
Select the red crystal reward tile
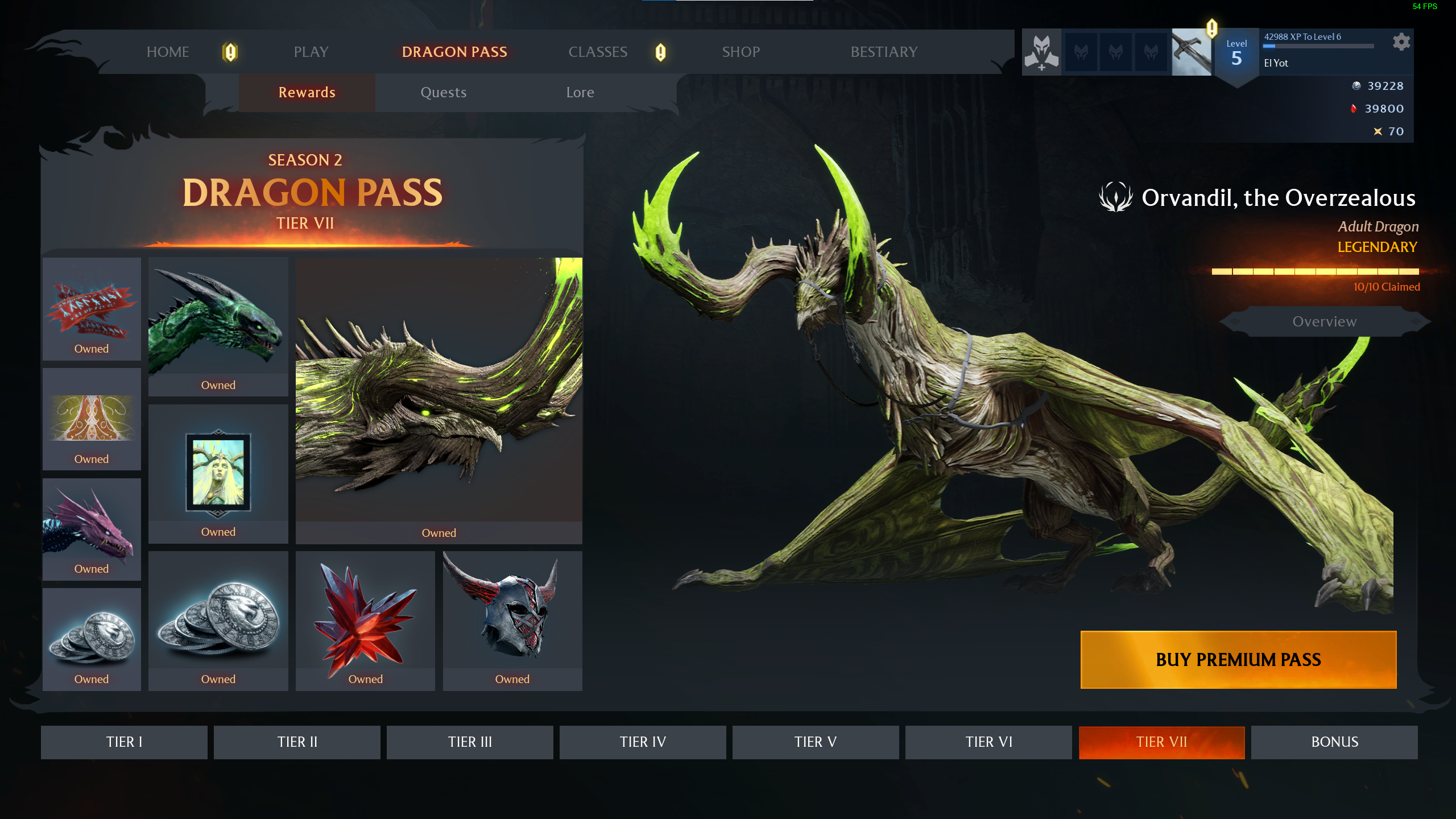[365, 620]
